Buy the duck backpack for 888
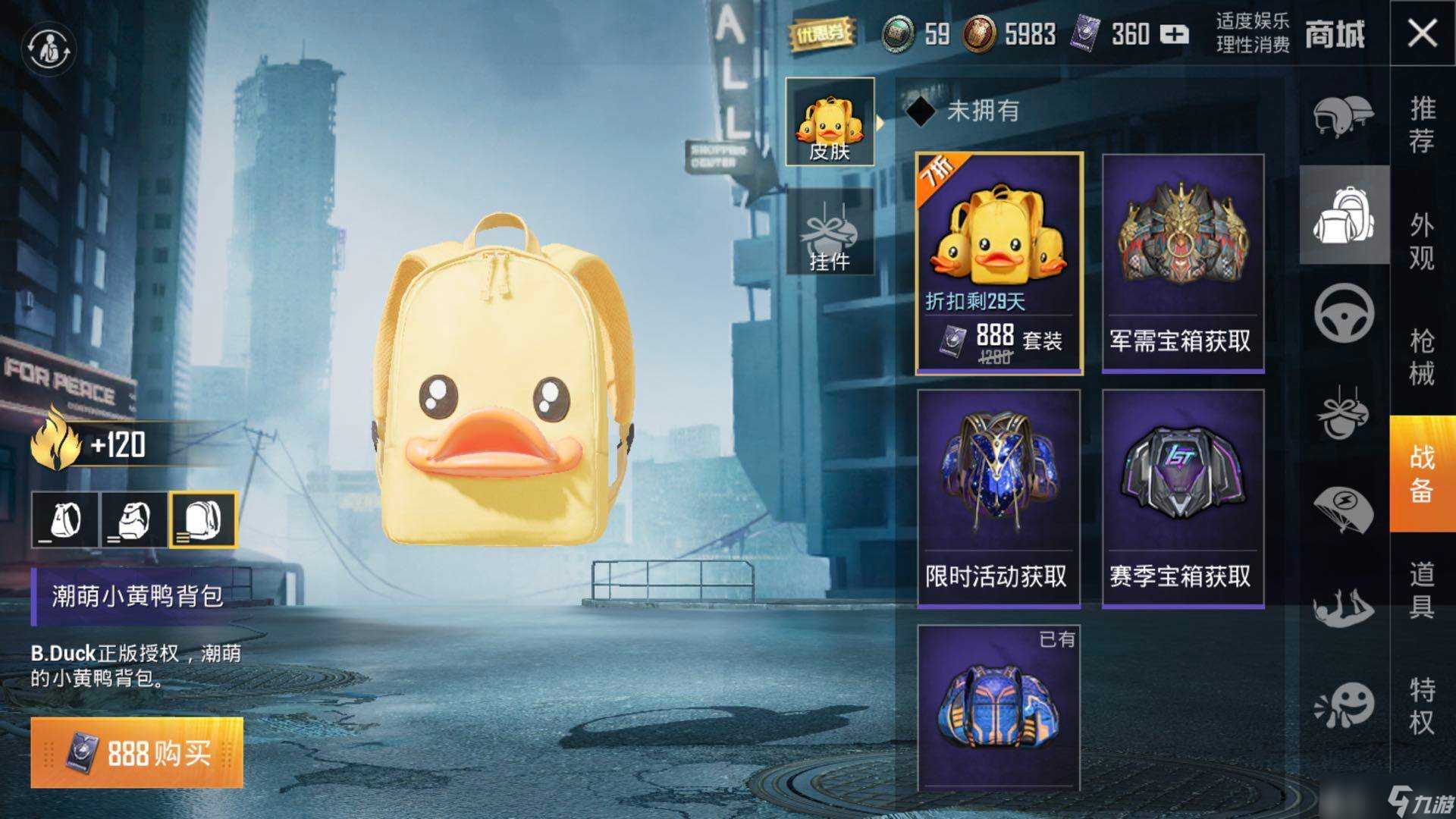This screenshot has height=819, width=1456. pos(137,752)
